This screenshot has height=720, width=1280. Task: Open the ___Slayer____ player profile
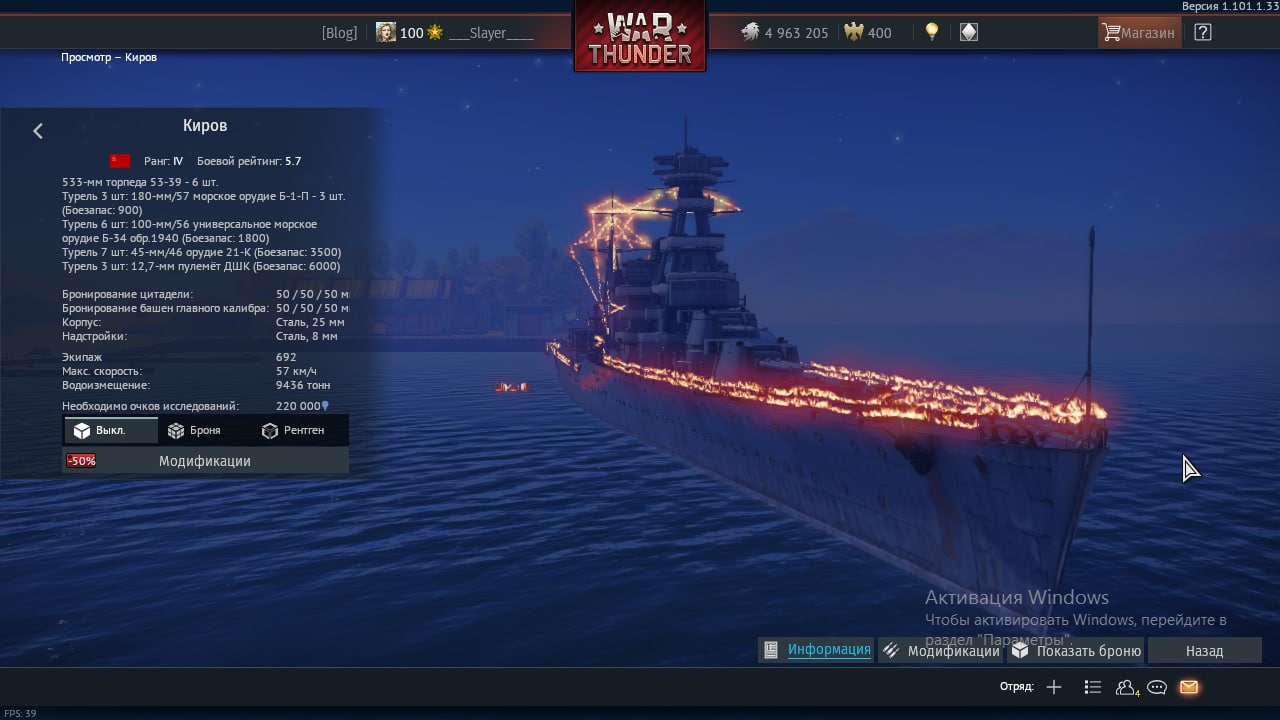[x=490, y=33]
